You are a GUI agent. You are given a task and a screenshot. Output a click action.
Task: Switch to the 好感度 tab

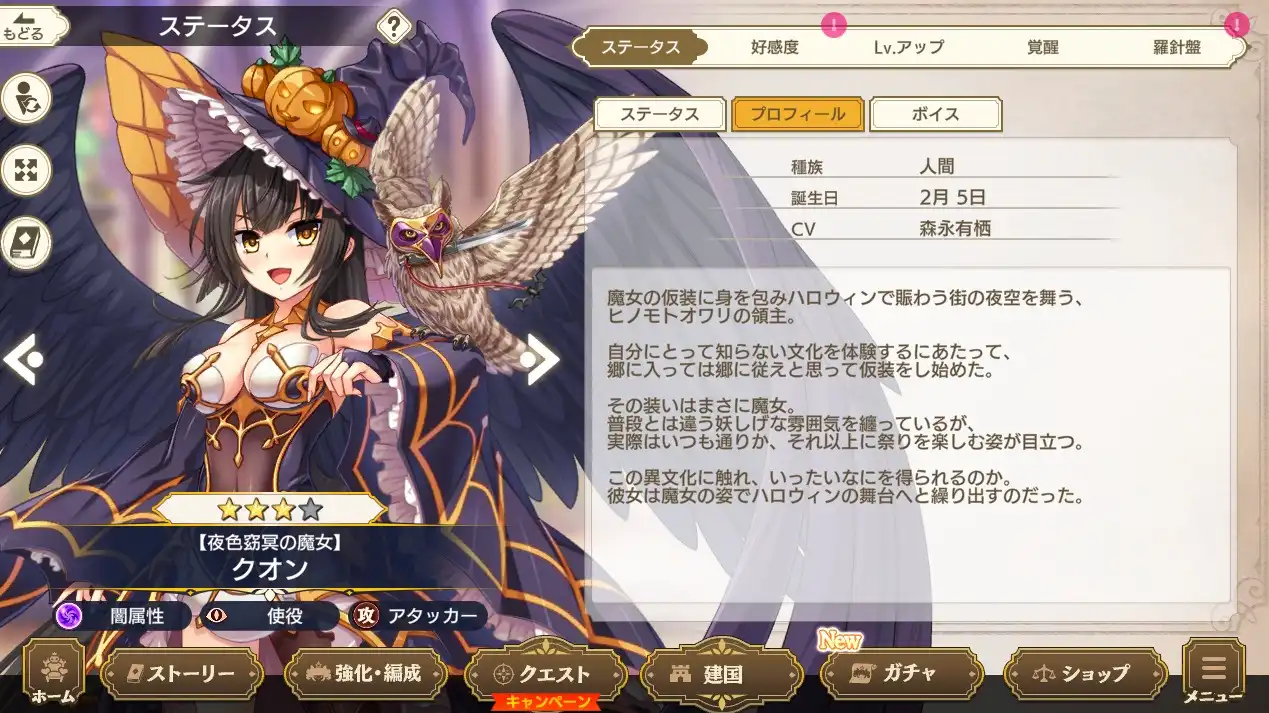point(775,47)
